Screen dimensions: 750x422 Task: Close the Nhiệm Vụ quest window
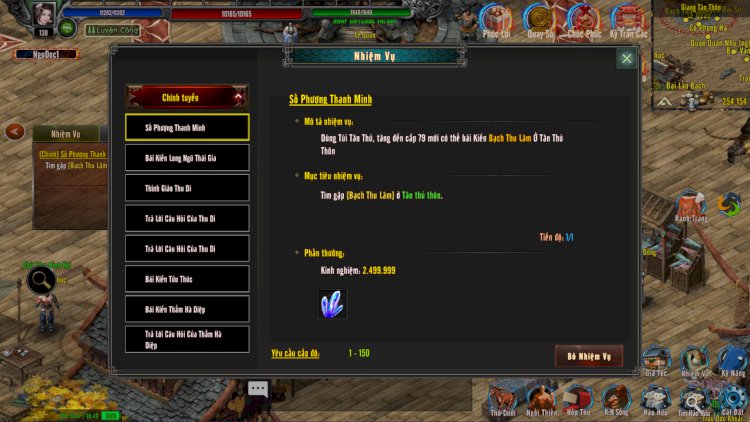point(626,59)
